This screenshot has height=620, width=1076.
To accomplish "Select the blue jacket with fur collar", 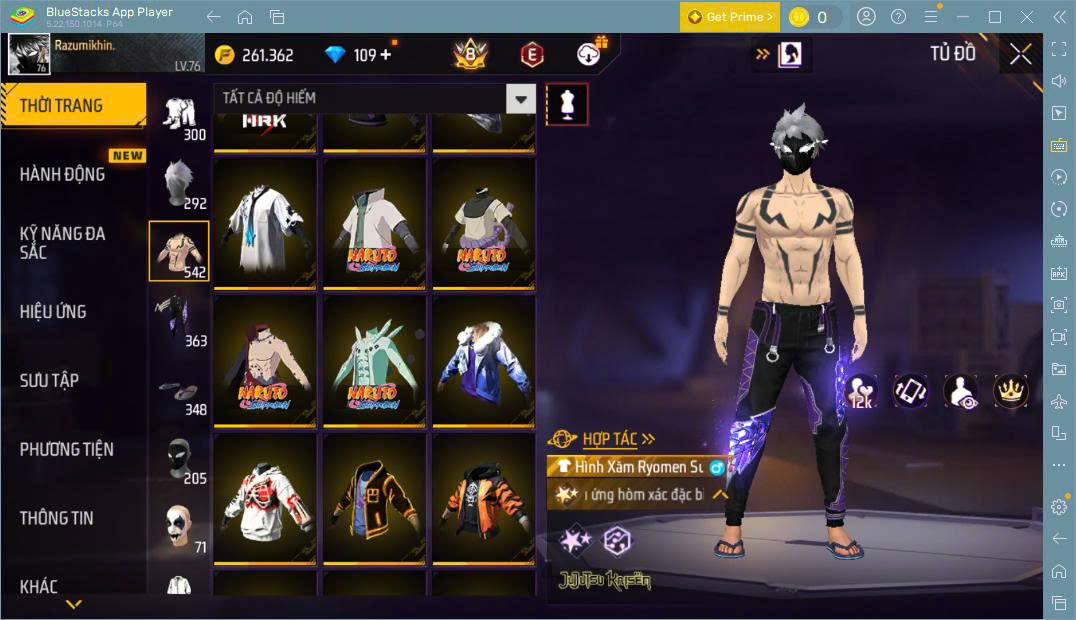I will 483,360.
